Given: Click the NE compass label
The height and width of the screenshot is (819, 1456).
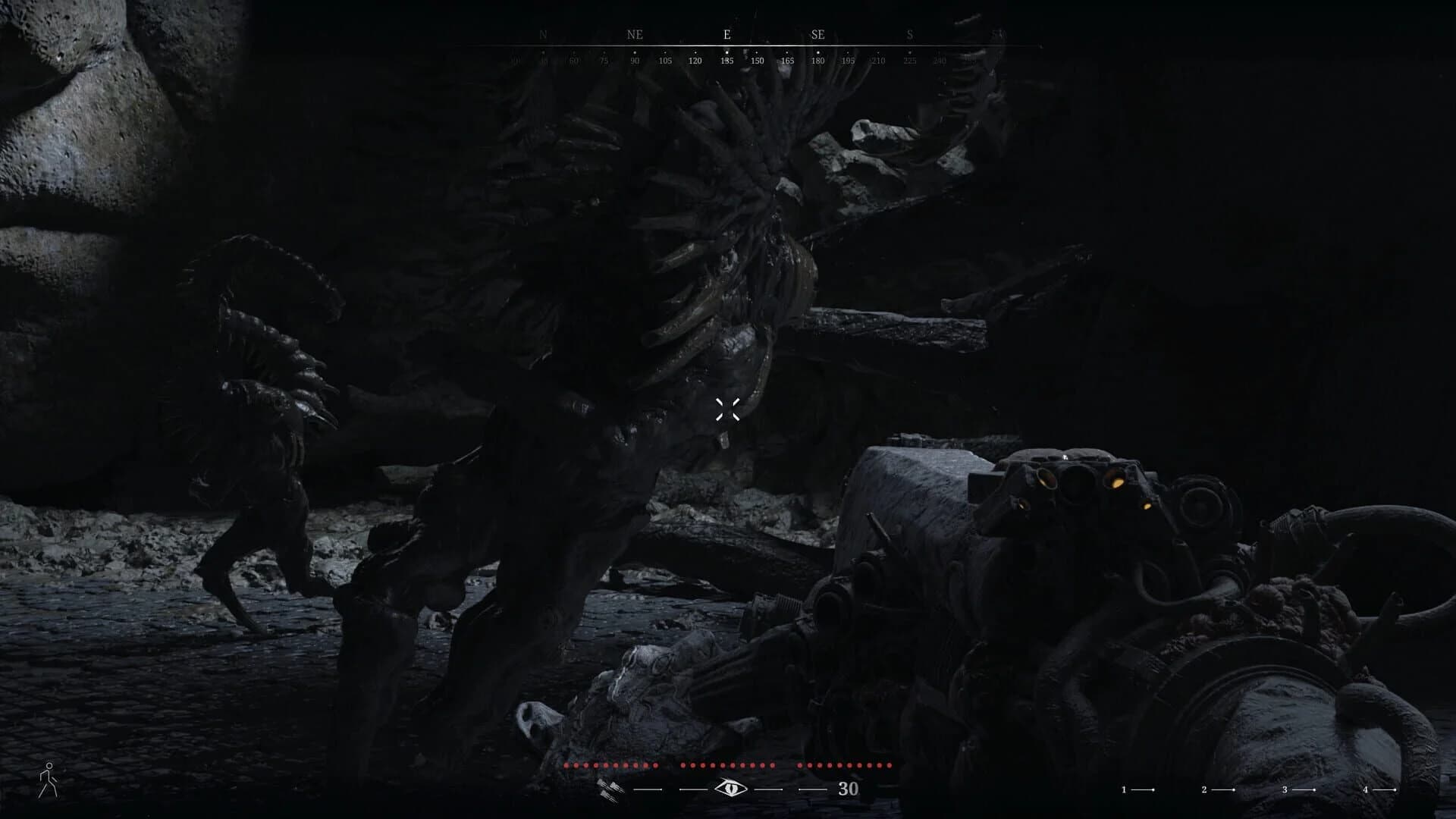Looking at the screenshot, I should (x=634, y=34).
